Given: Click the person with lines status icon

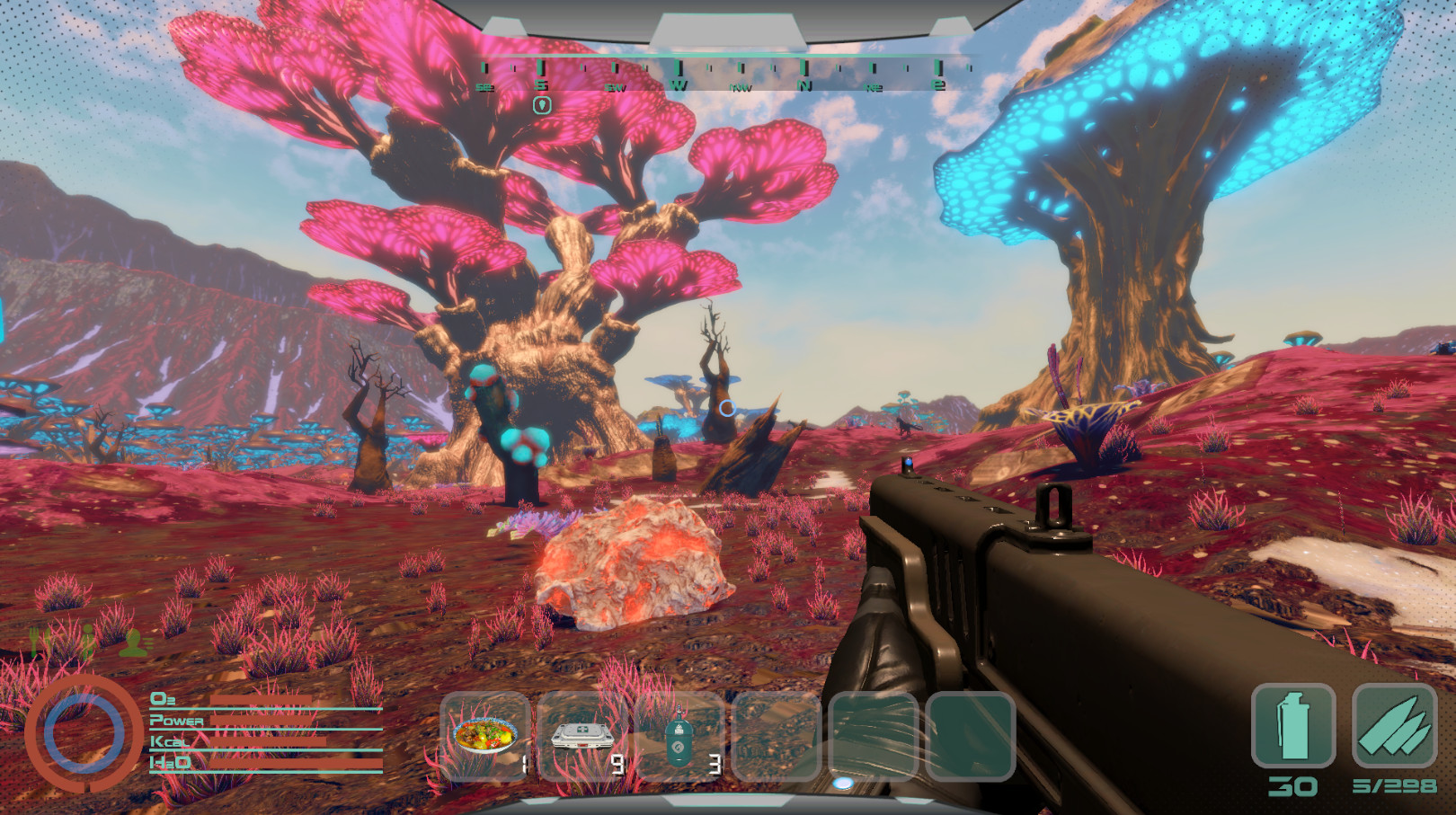Looking at the screenshot, I should pos(135,642).
